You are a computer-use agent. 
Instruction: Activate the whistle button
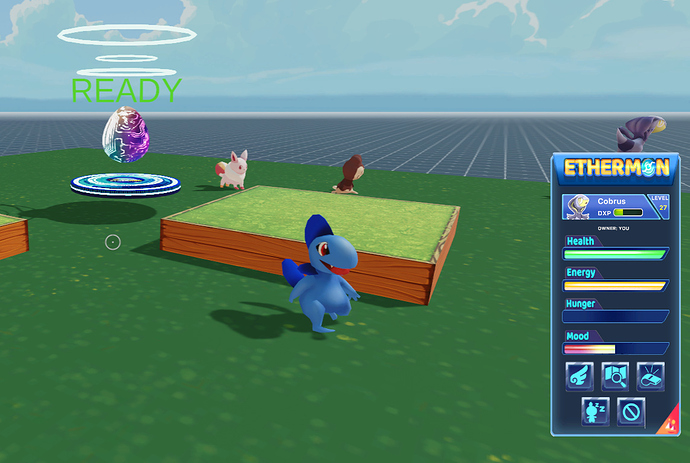click(x=650, y=376)
